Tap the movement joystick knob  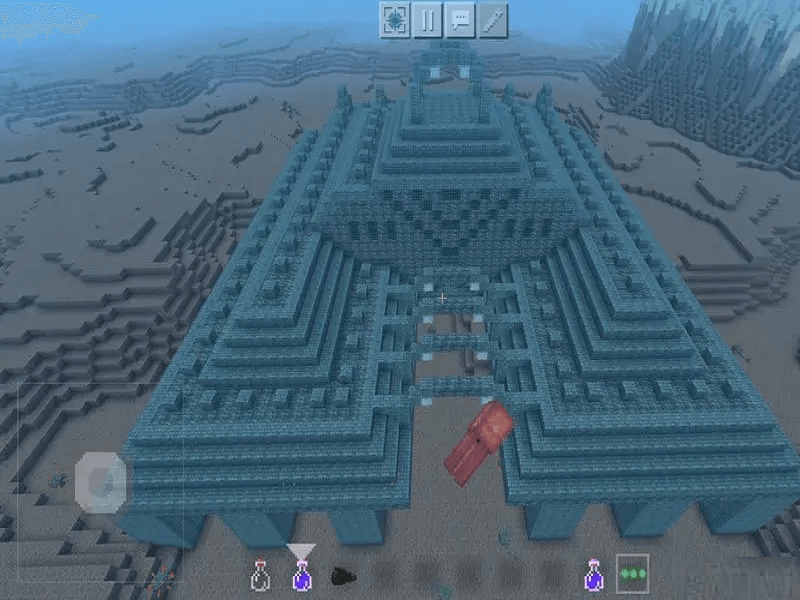101,482
